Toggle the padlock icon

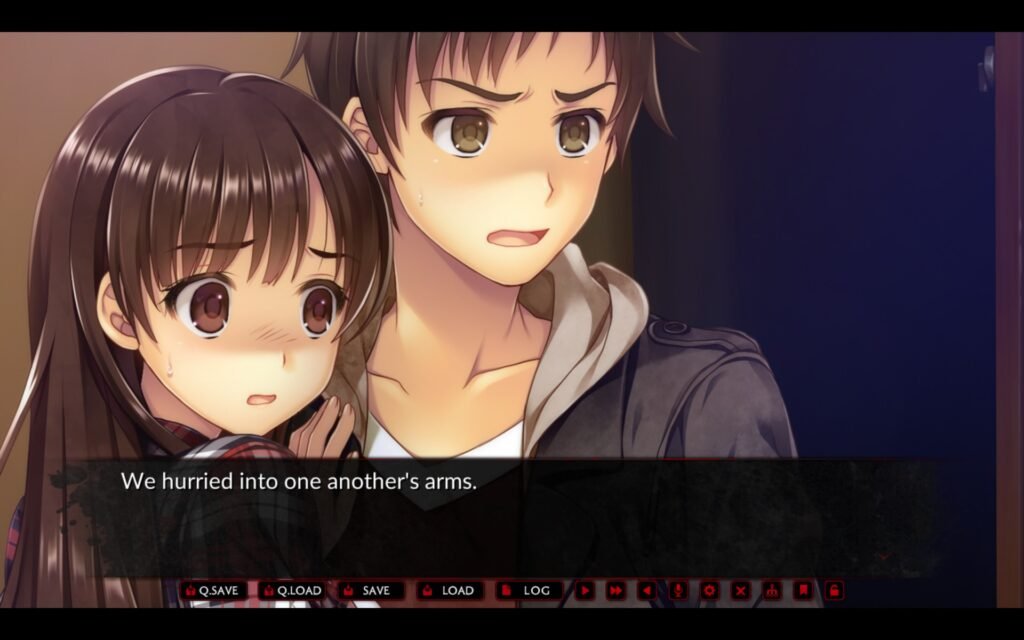[833, 591]
